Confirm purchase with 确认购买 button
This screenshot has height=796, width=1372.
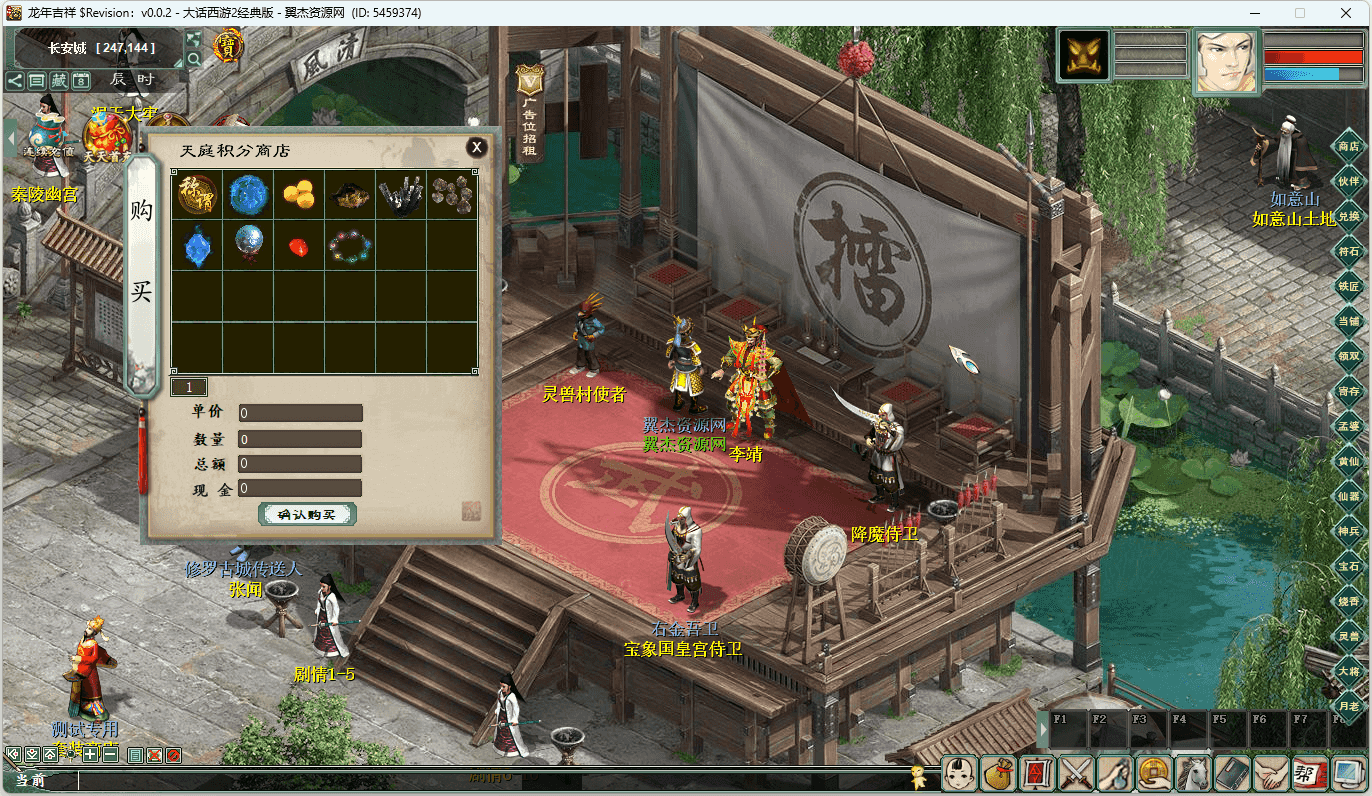308,514
